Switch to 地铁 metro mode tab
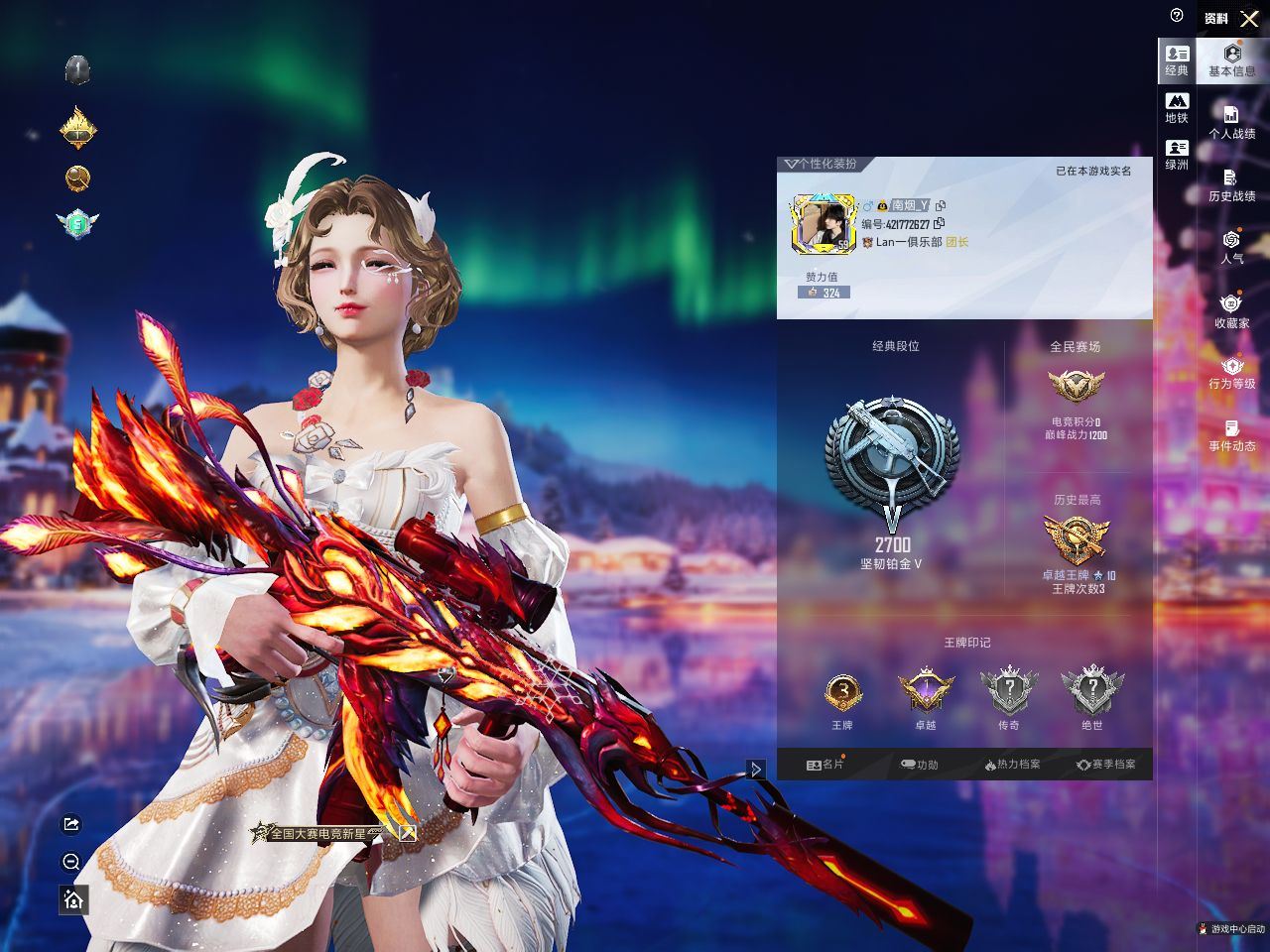 [1177, 108]
